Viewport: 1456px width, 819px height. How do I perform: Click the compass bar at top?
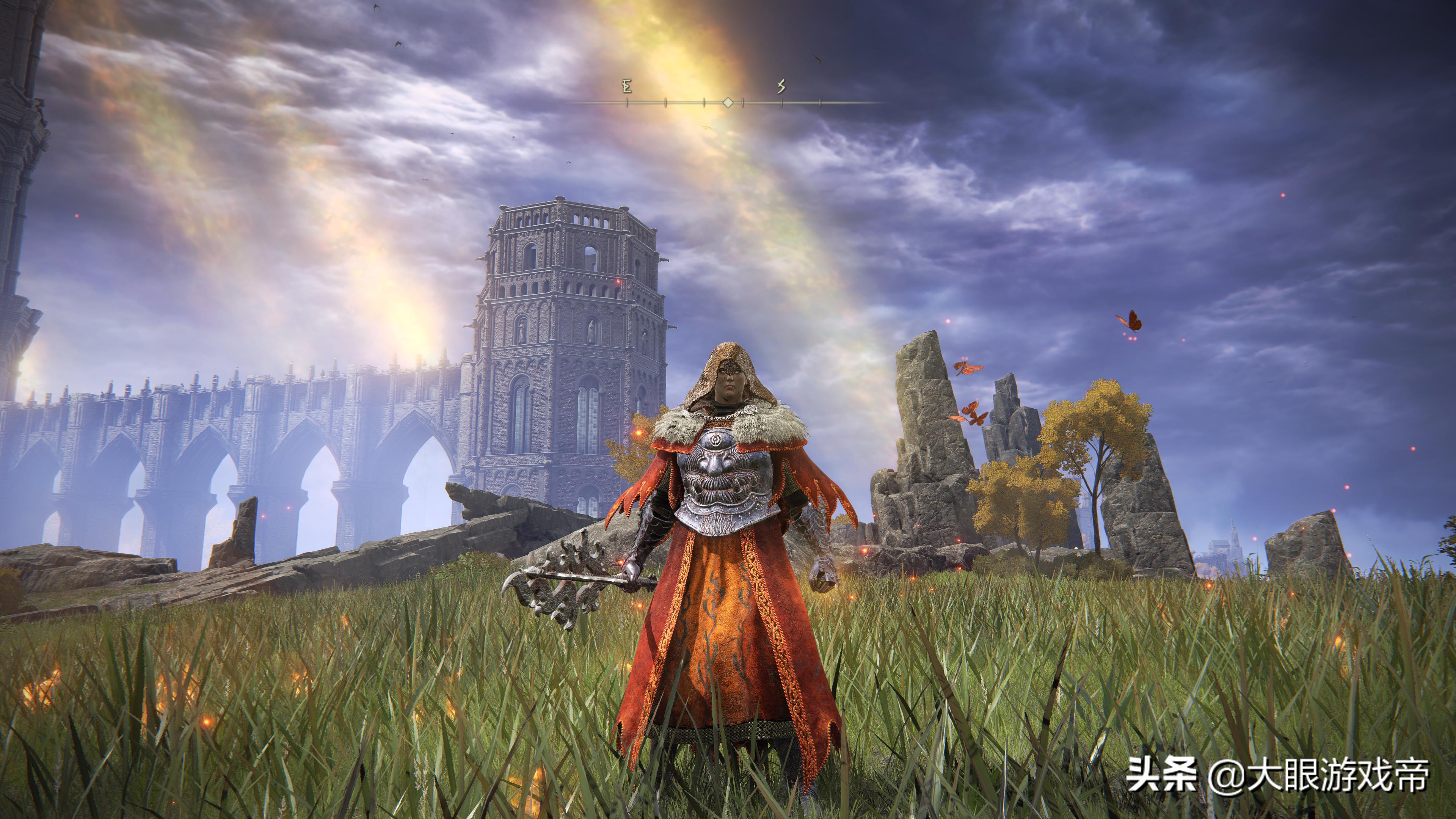(x=728, y=102)
